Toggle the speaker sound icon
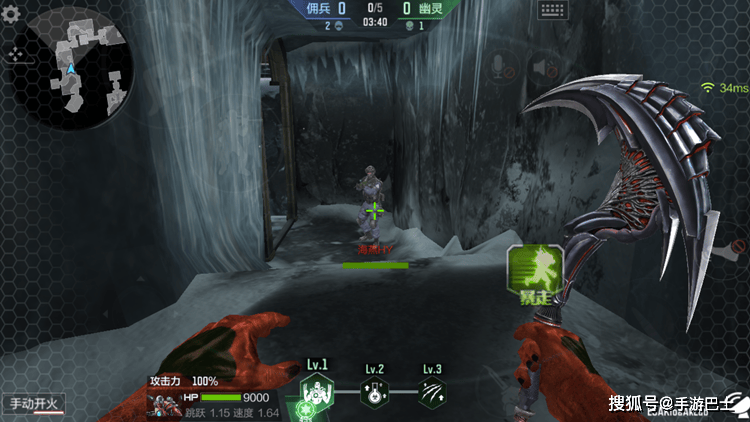 [545, 68]
